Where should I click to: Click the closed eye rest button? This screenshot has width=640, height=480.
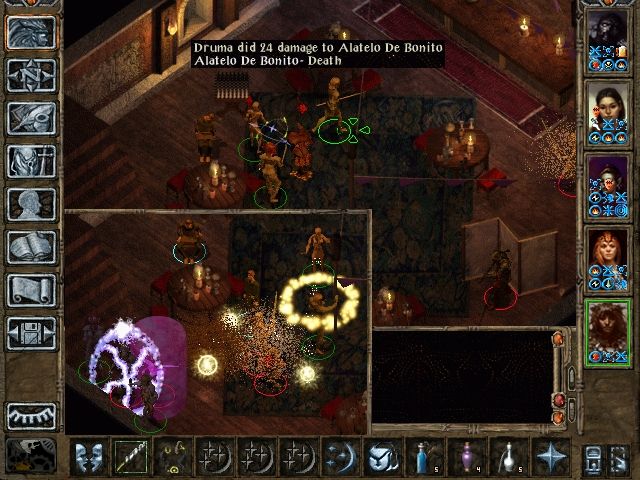point(31,414)
